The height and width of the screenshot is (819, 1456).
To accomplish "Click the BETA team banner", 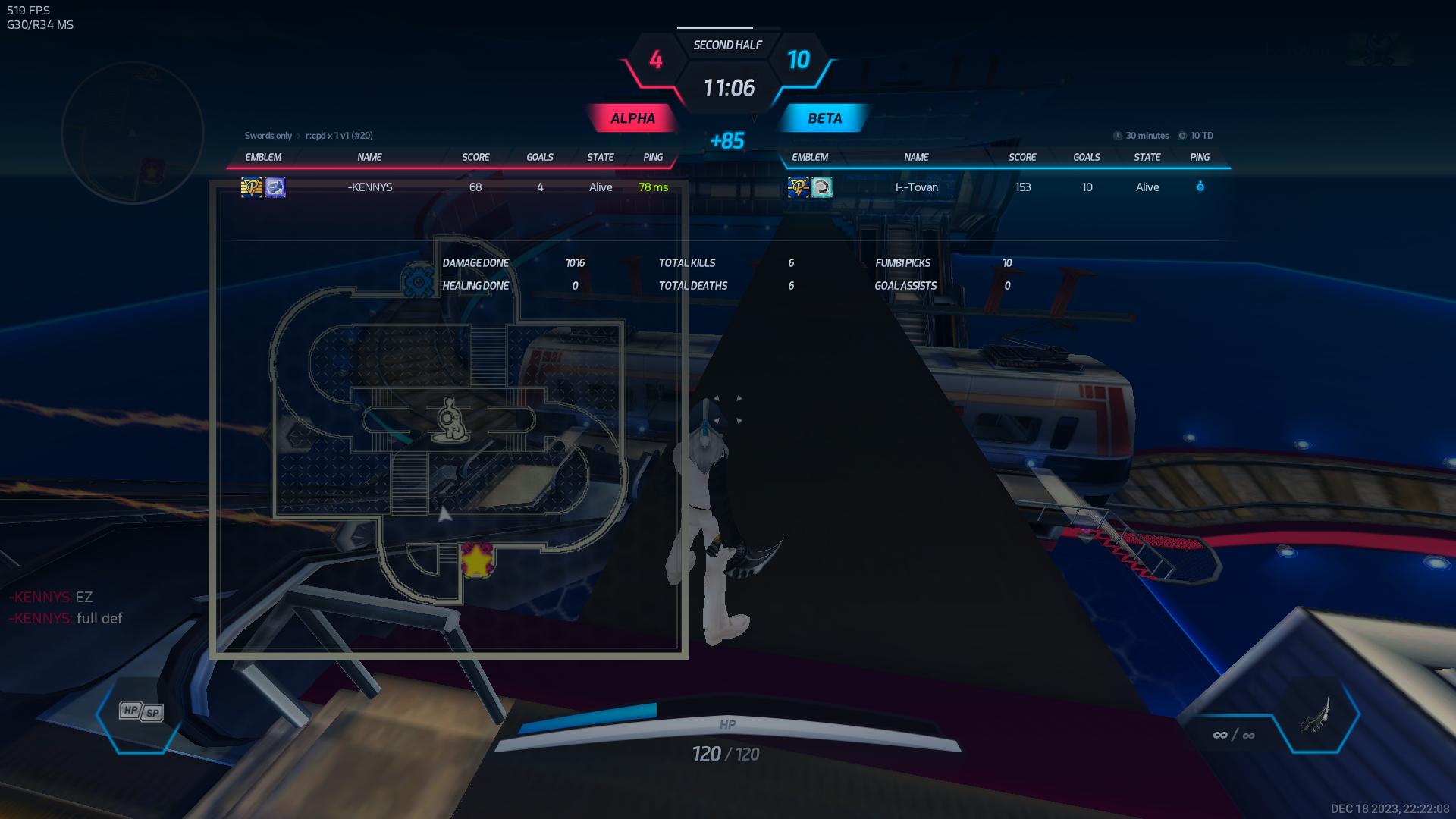I will click(824, 118).
